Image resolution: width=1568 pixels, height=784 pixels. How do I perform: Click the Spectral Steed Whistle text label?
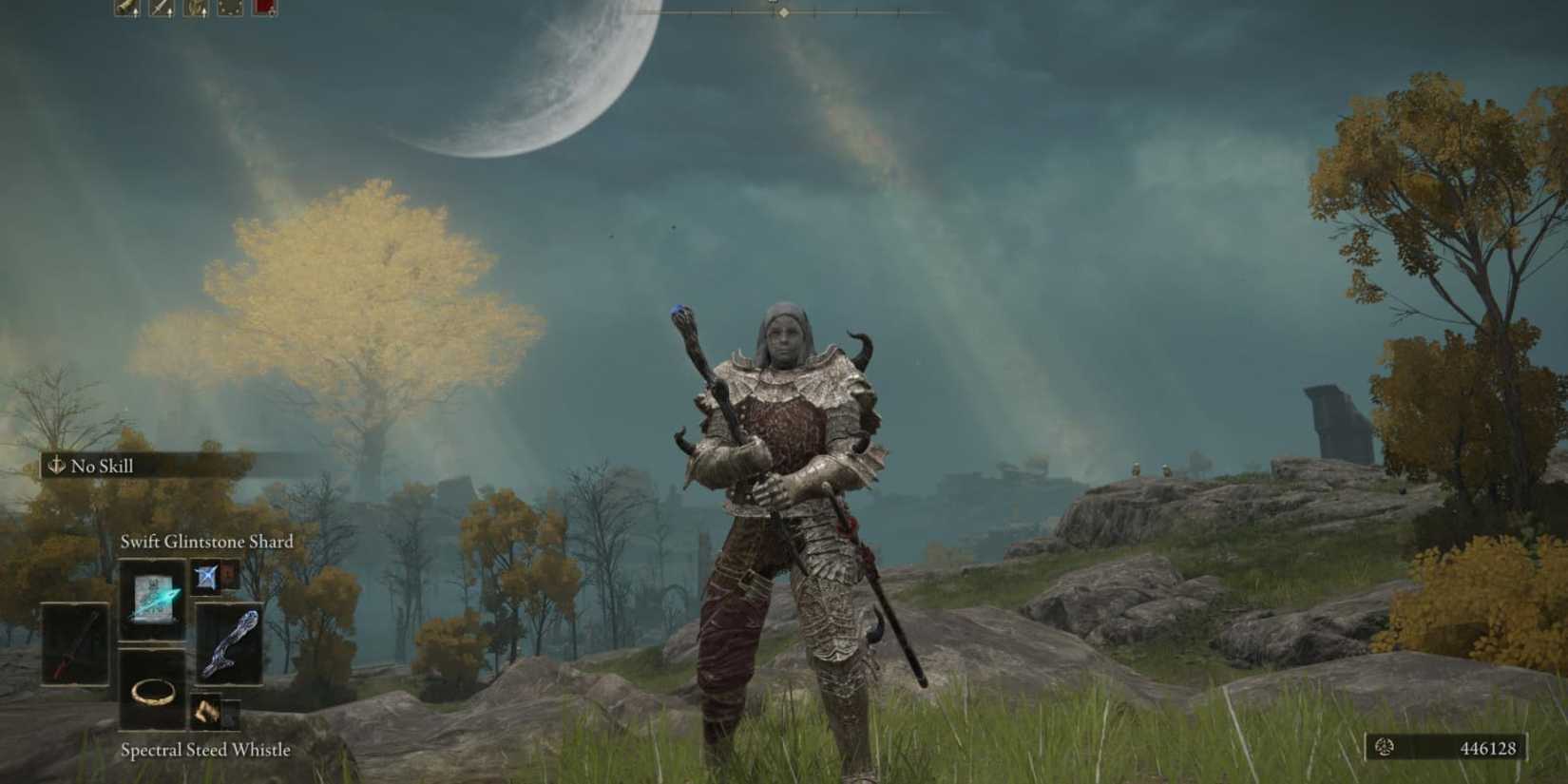tap(203, 750)
